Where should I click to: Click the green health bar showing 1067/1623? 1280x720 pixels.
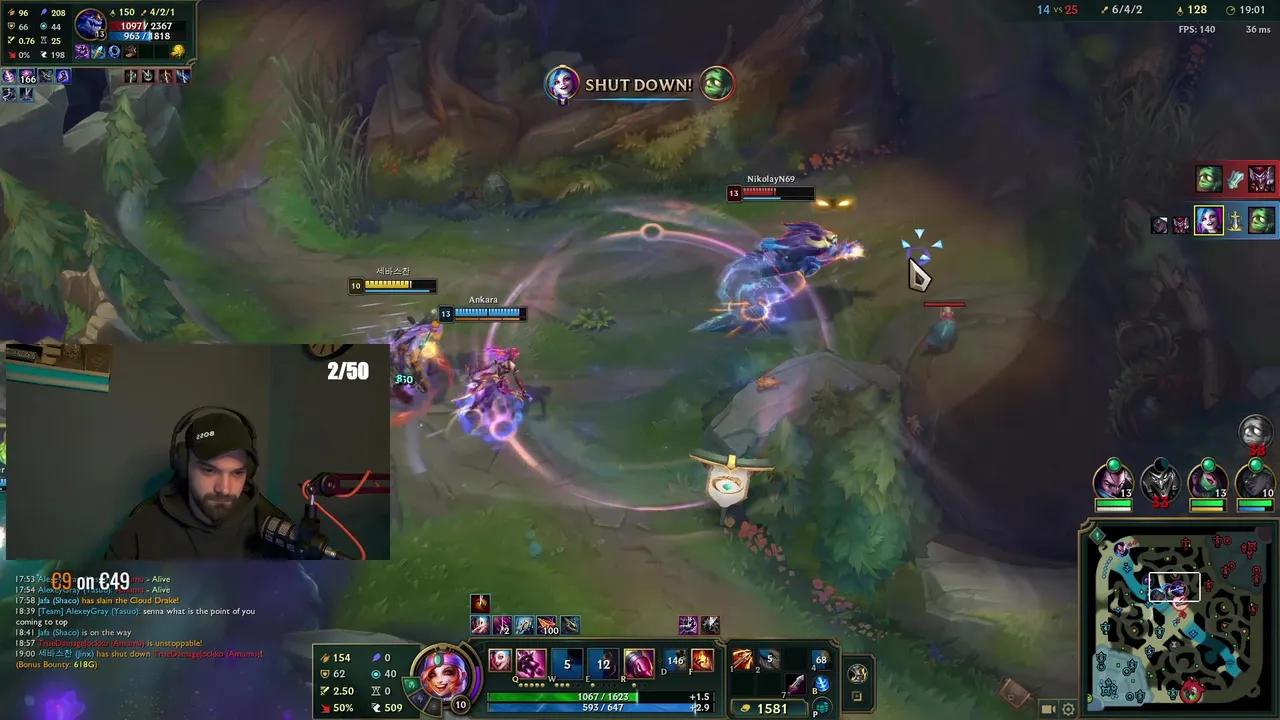click(x=600, y=697)
